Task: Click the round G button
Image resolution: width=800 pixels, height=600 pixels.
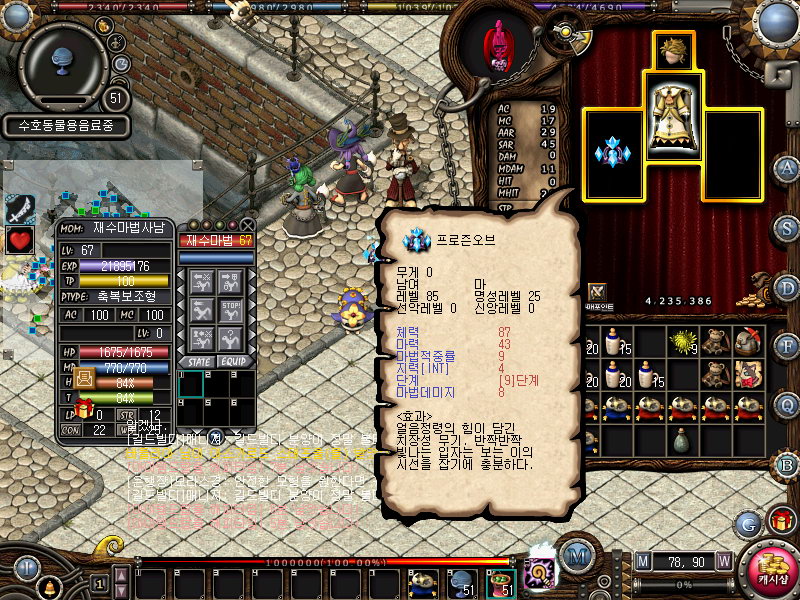Action: coord(747,522)
